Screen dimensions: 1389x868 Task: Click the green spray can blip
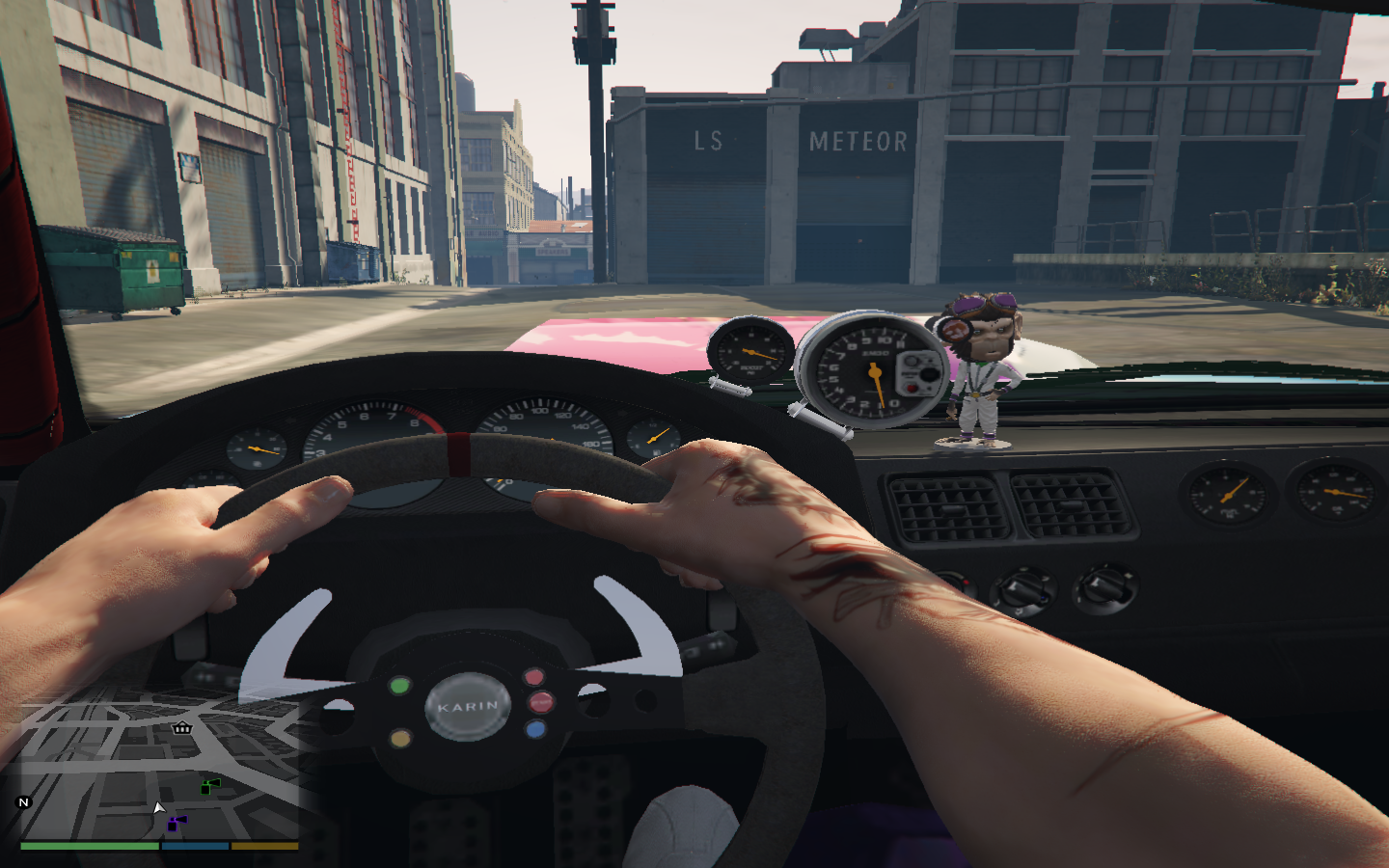pos(209,786)
